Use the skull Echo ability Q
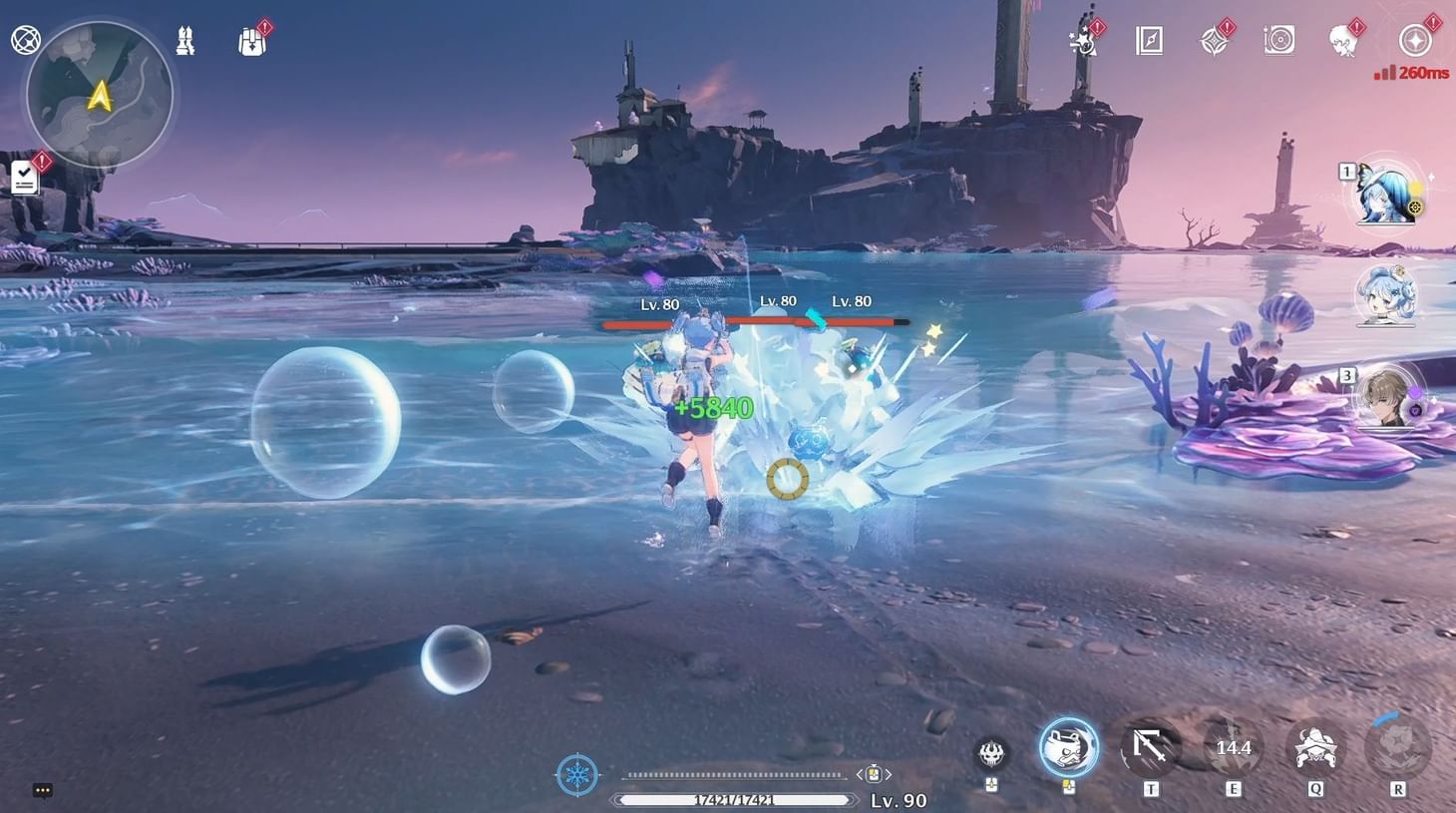 point(1315,746)
